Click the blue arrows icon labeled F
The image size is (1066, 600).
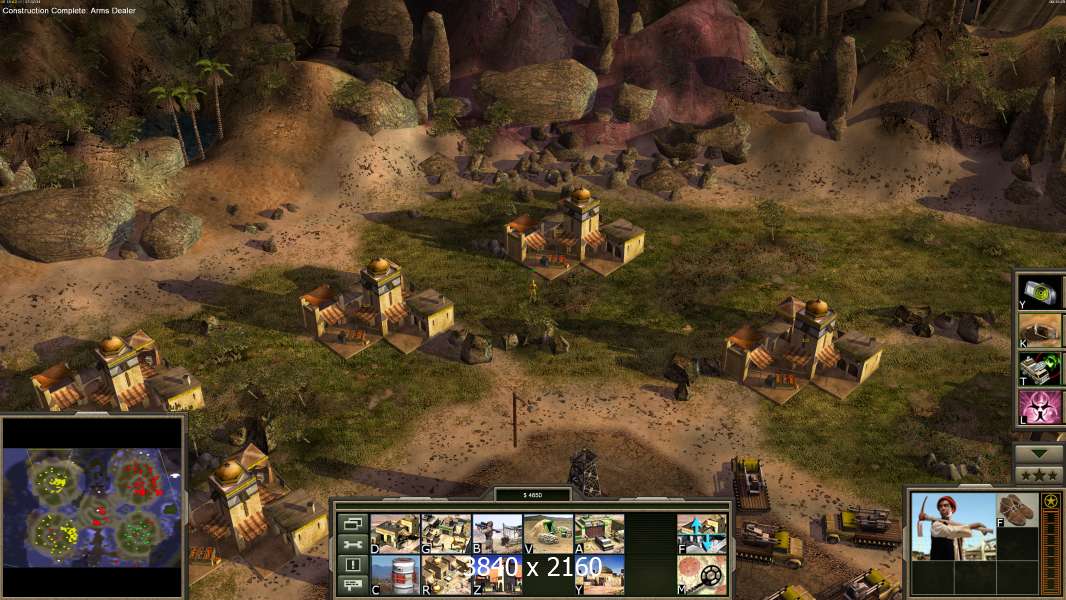[702, 533]
